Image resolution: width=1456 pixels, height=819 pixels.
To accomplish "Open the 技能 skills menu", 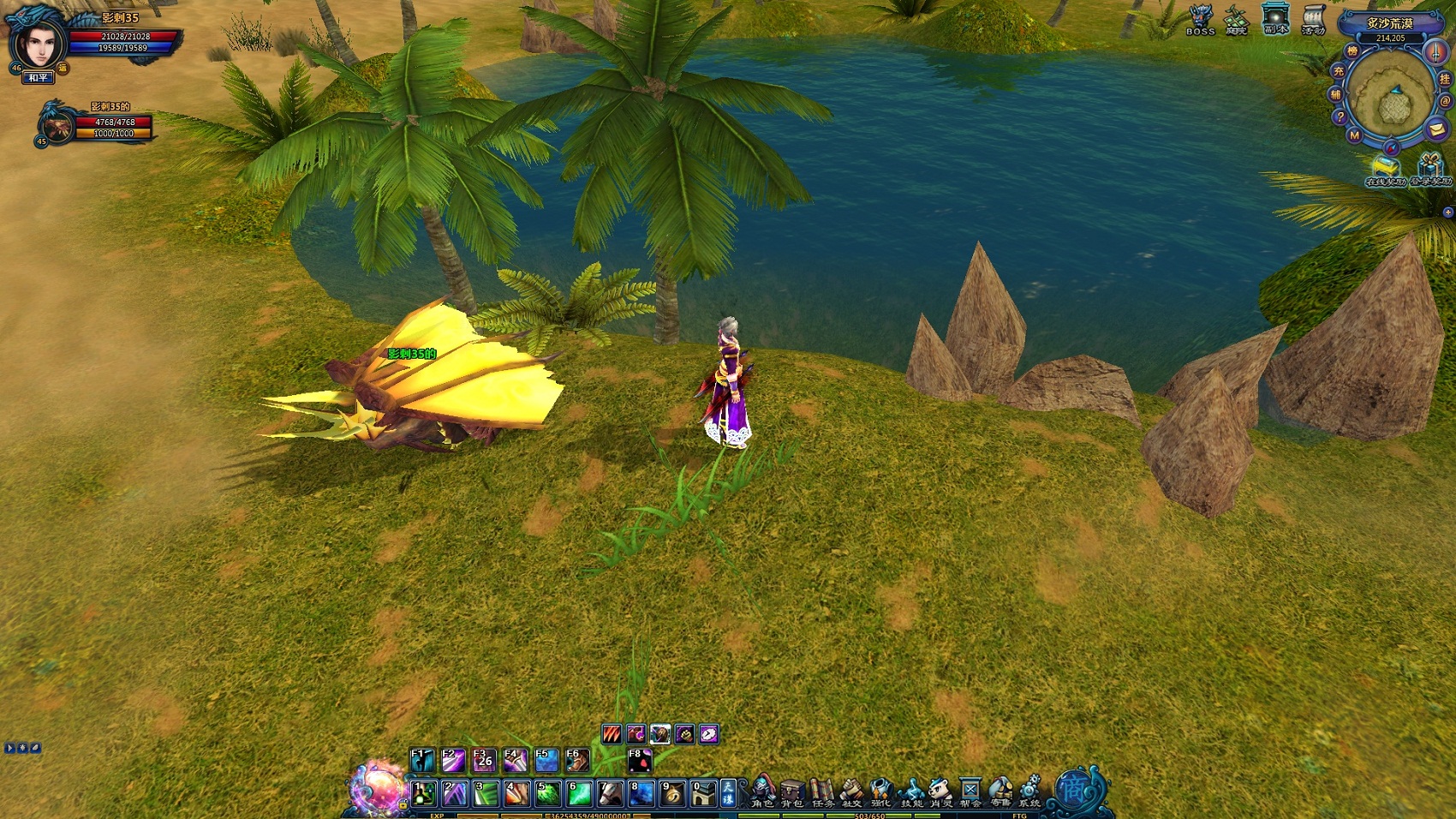I will pyautogui.click(x=911, y=791).
